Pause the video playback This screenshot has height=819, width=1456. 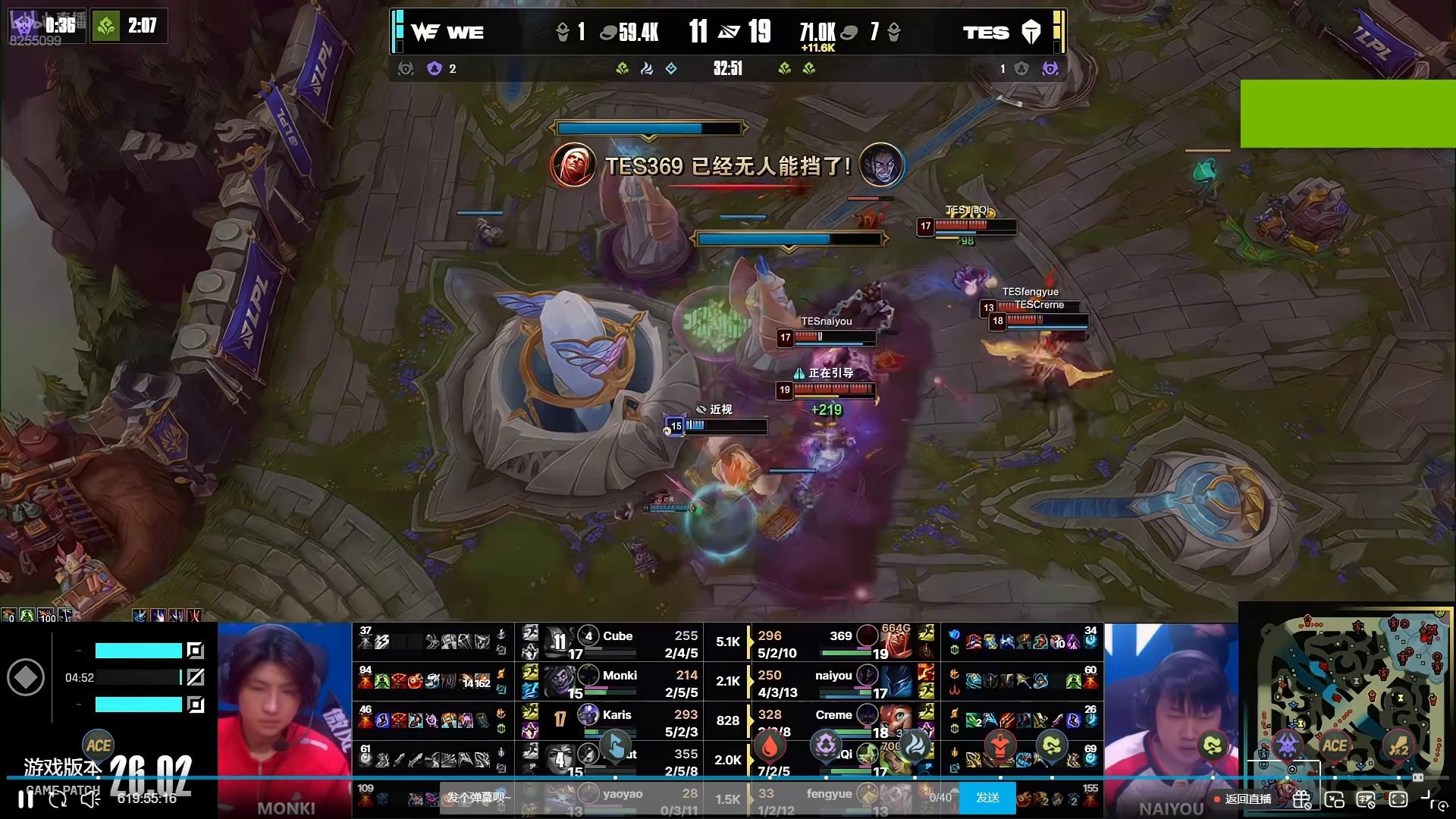point(25,799)
